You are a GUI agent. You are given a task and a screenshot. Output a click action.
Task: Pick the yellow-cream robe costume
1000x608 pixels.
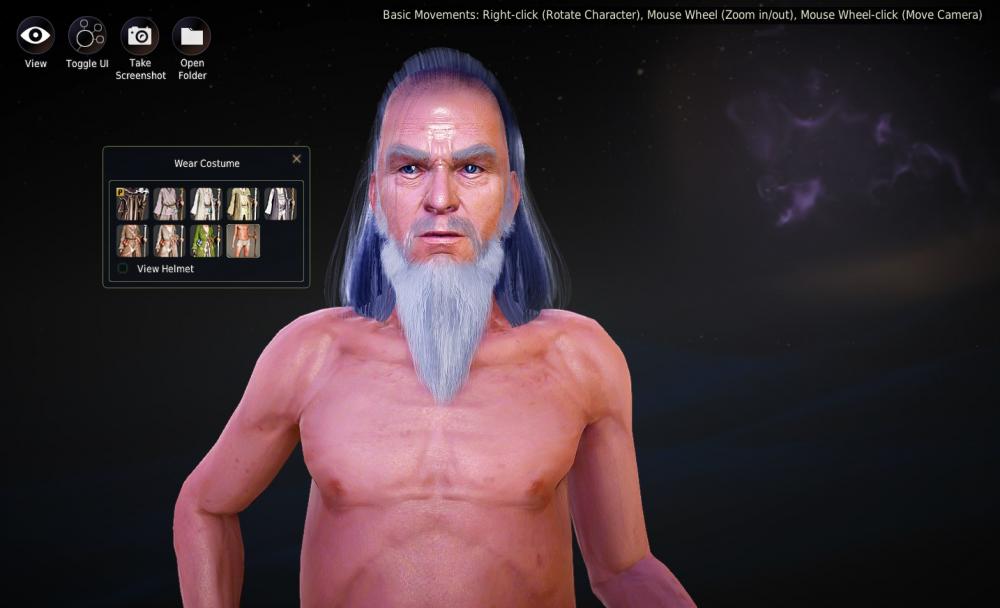tap(243, 204)
